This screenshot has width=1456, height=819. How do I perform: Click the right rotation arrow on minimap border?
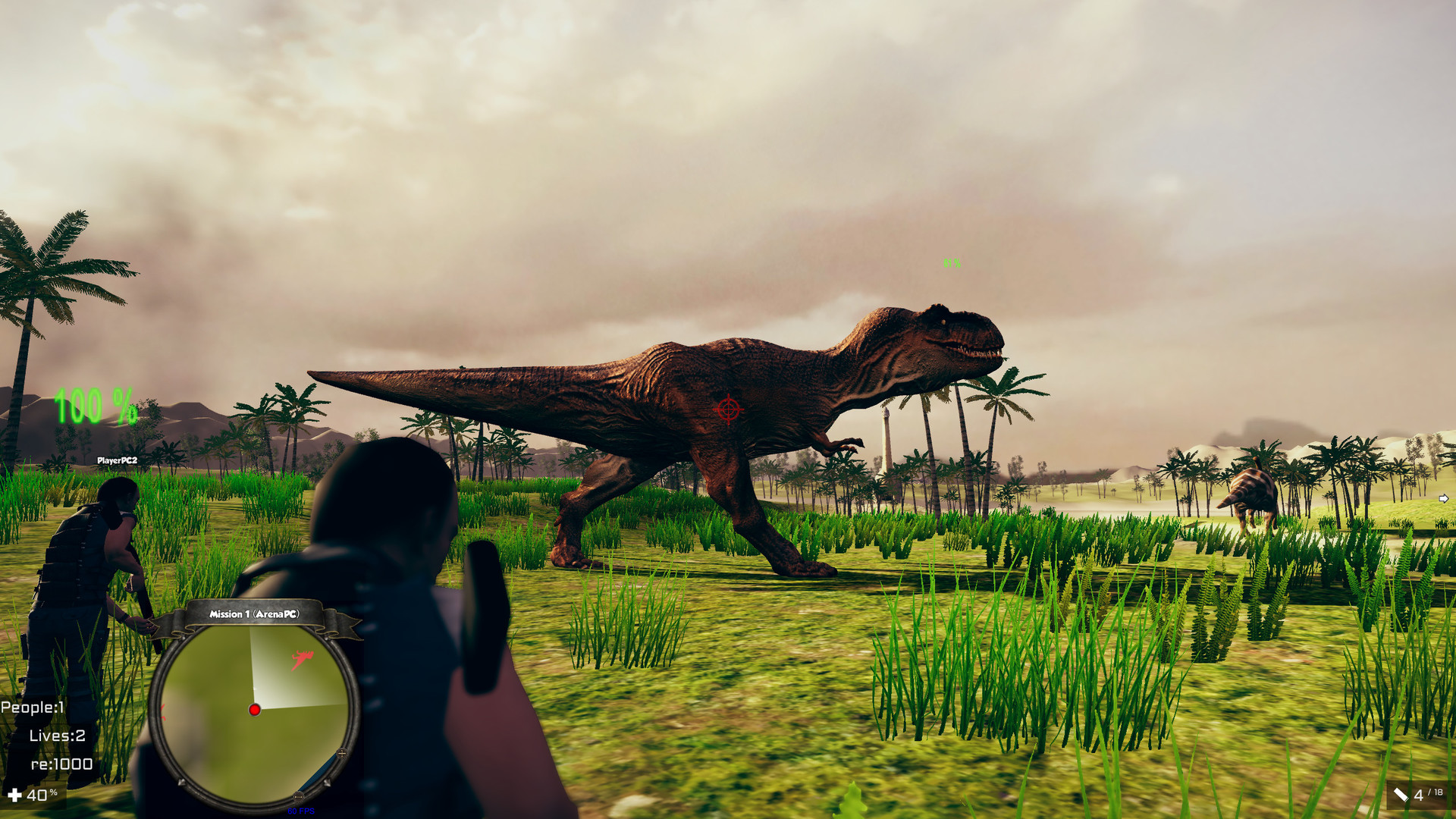[328, 782]
